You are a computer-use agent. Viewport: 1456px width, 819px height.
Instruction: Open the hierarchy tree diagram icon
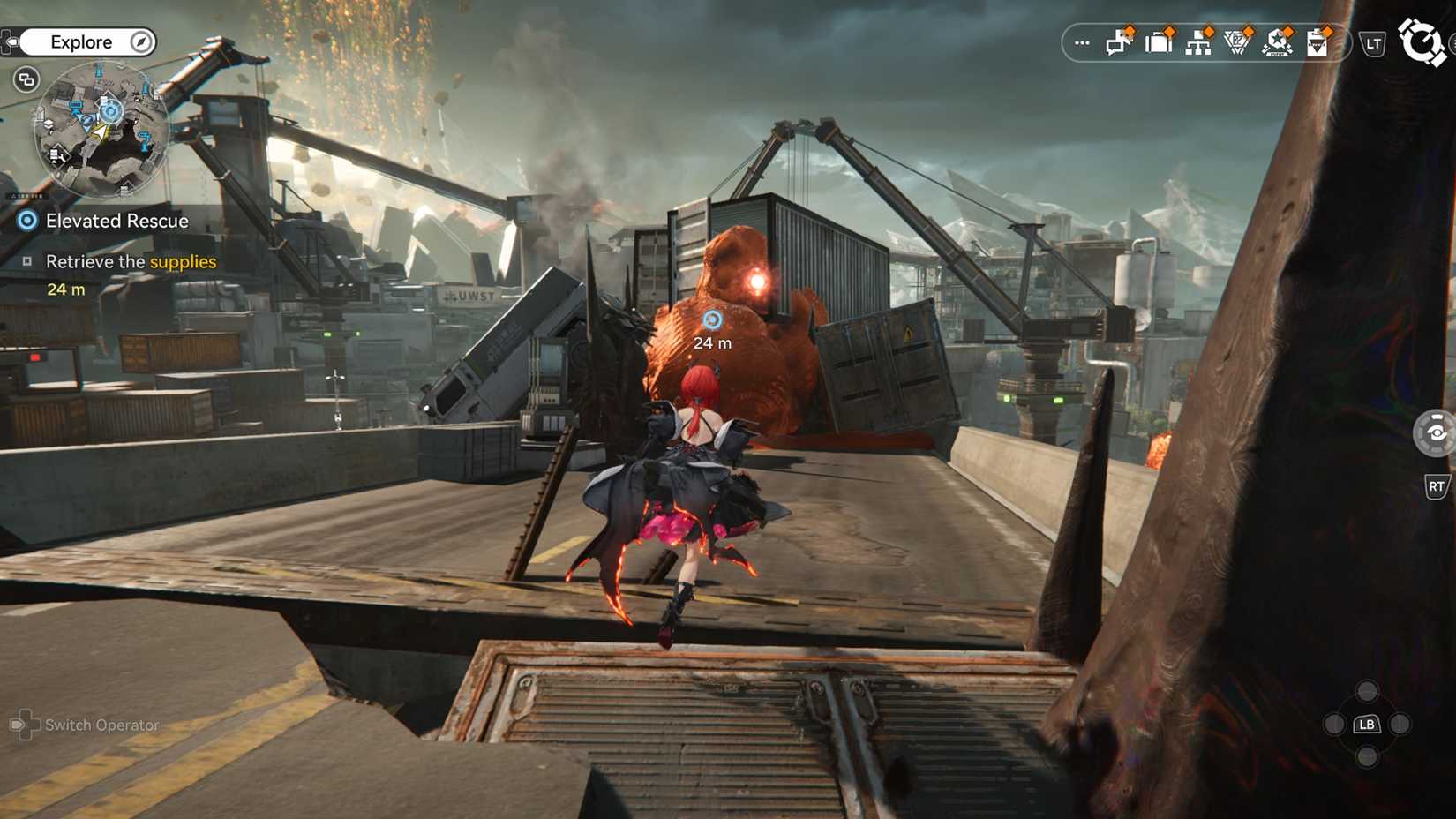tap(1198, 42)
